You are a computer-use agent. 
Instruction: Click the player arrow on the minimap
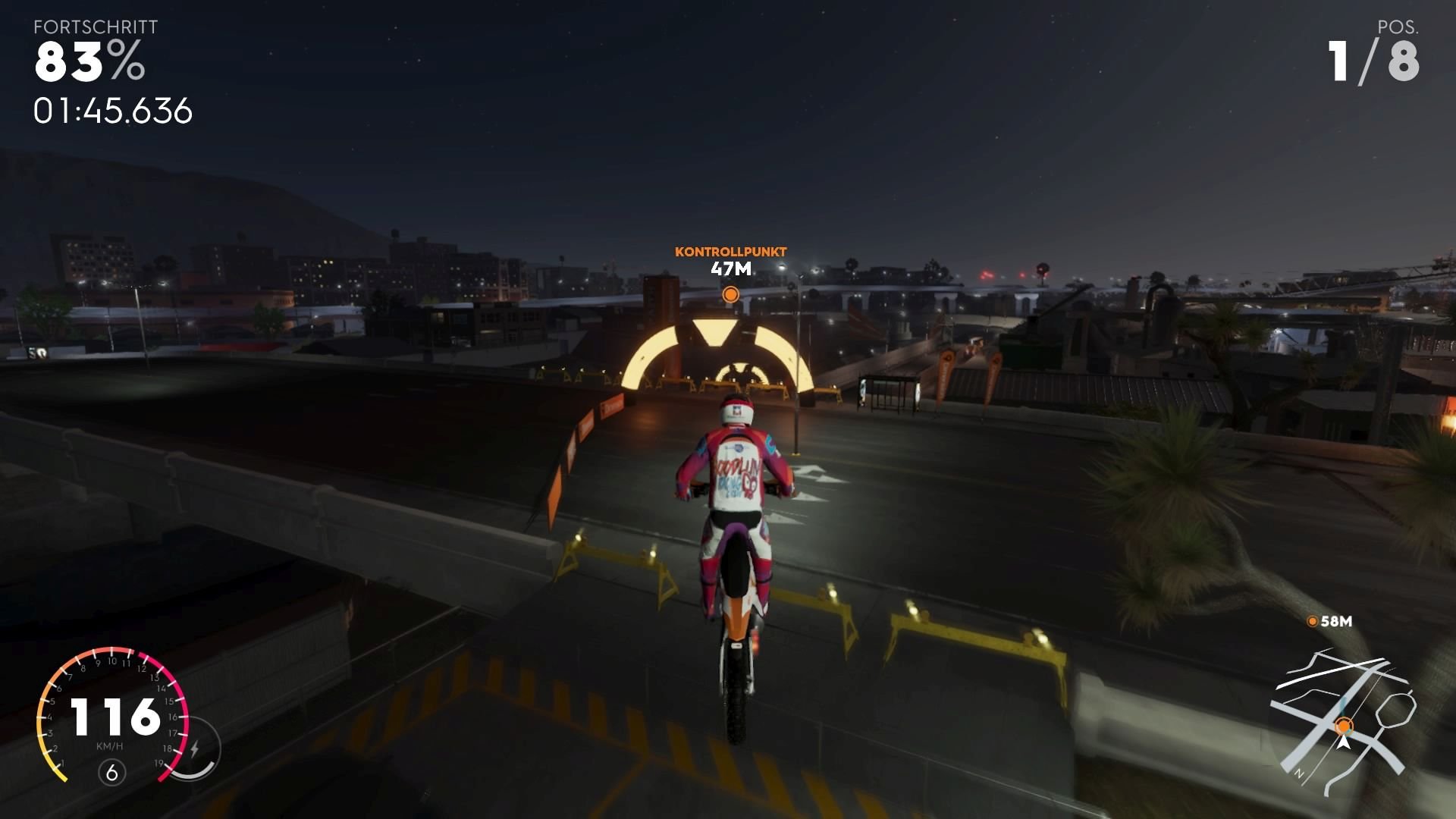coord(1345,745)
